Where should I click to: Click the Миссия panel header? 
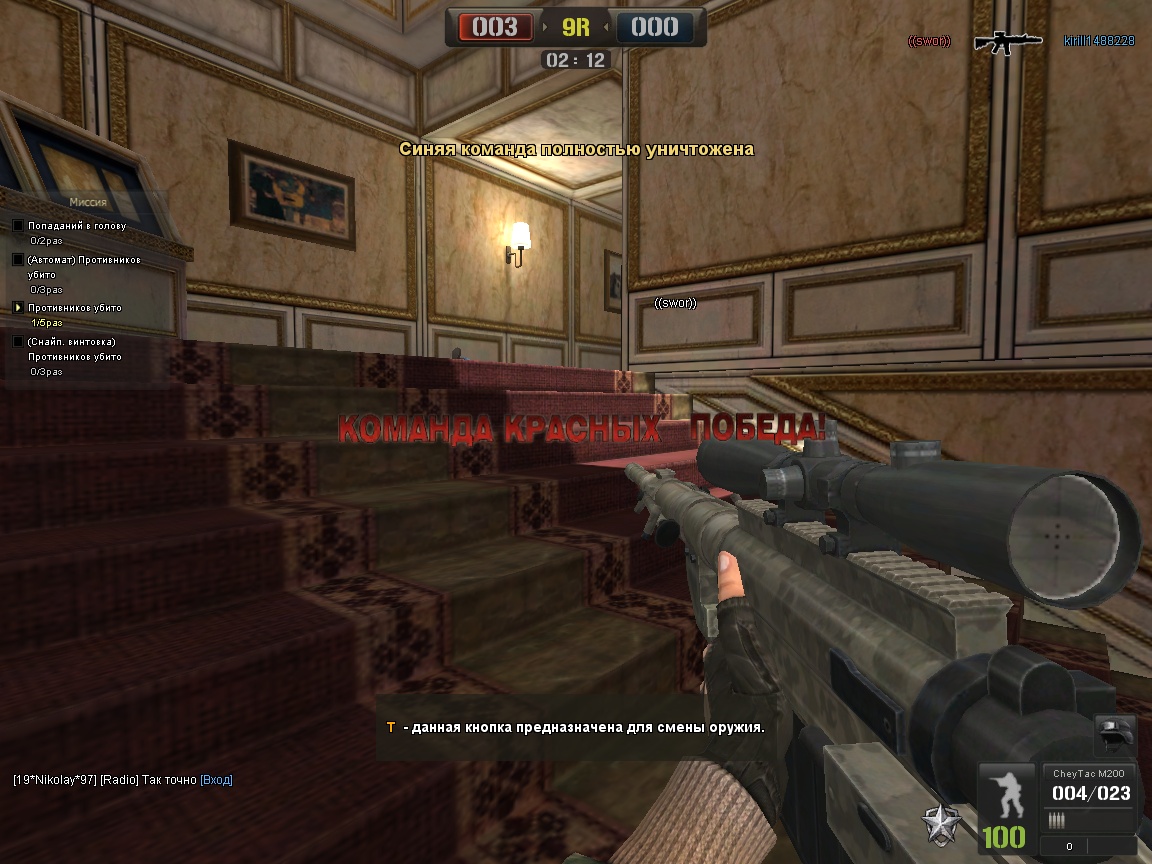point(88,201)
